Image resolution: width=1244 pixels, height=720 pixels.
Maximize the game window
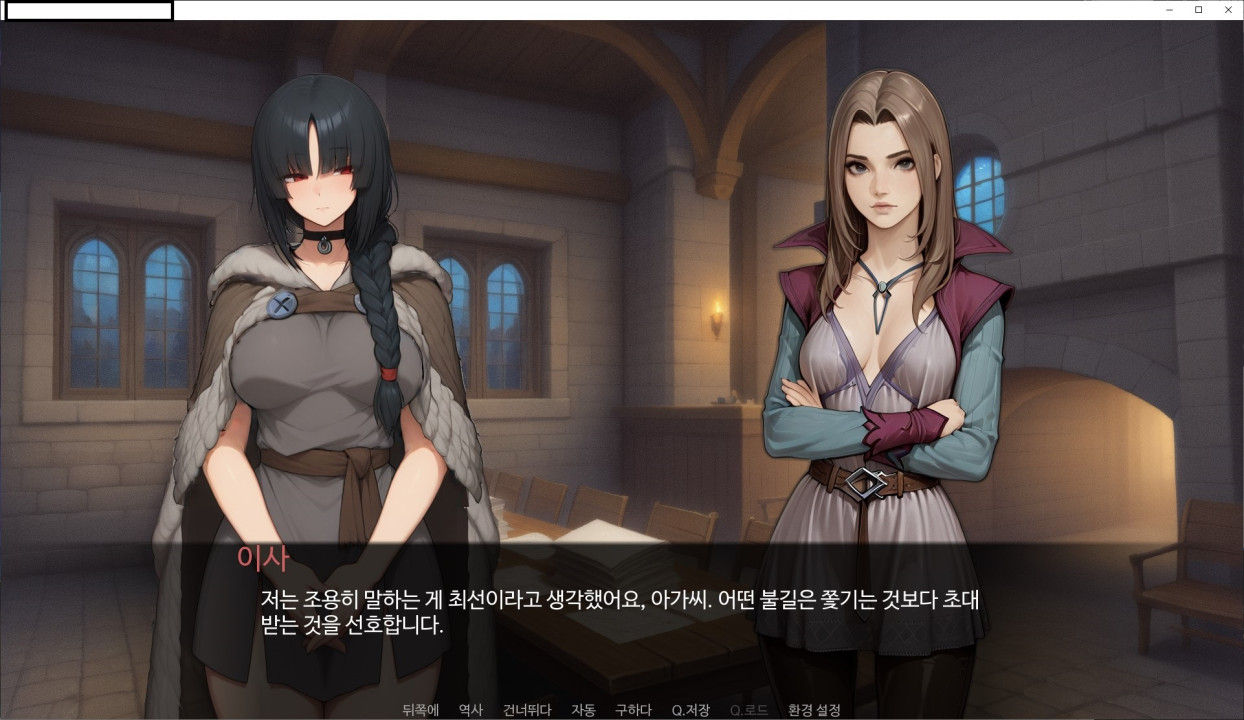pos(1199,9)
